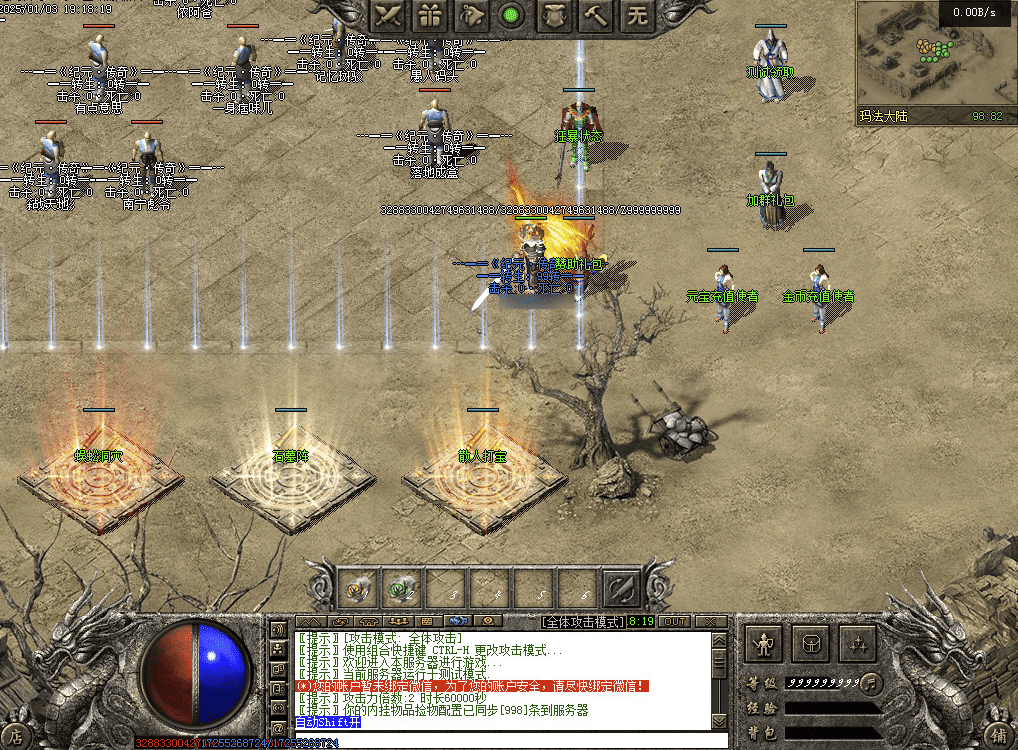Click the gift box icon
This screenshot has width=1018, height=750.
pyautogui.click(x=431, y=15)
